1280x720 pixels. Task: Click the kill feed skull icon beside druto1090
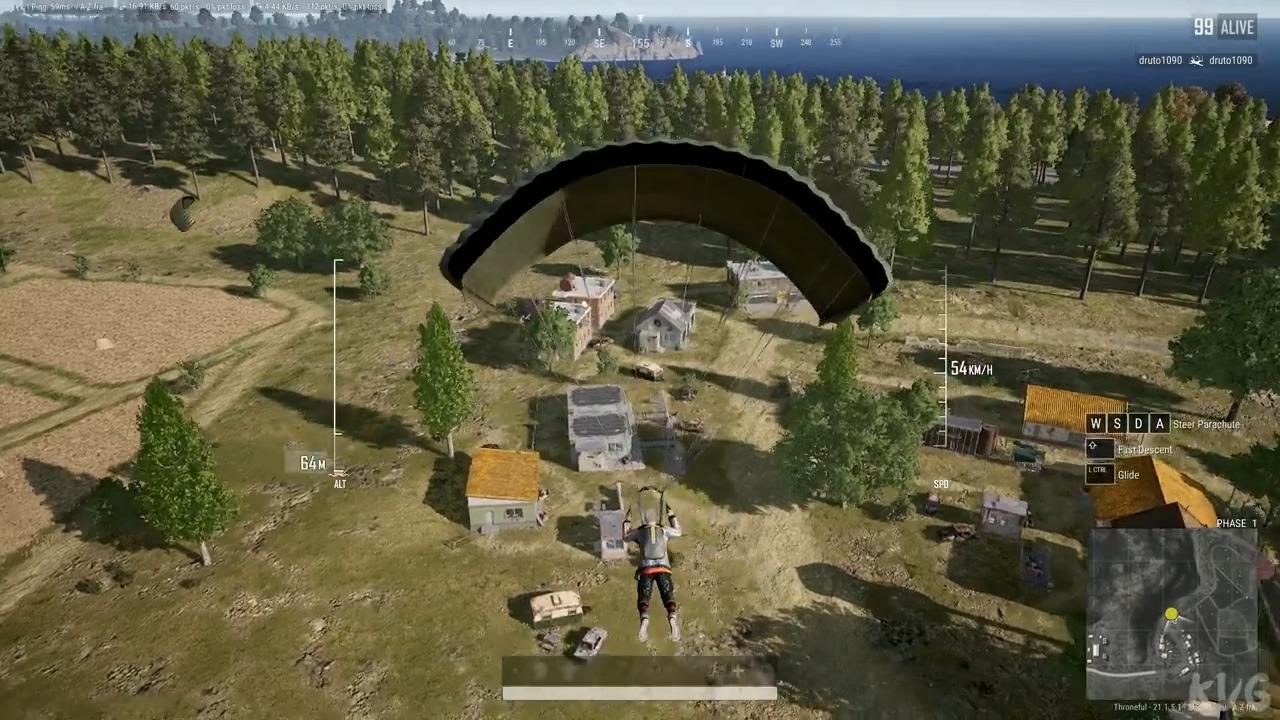coord(1196,60)
